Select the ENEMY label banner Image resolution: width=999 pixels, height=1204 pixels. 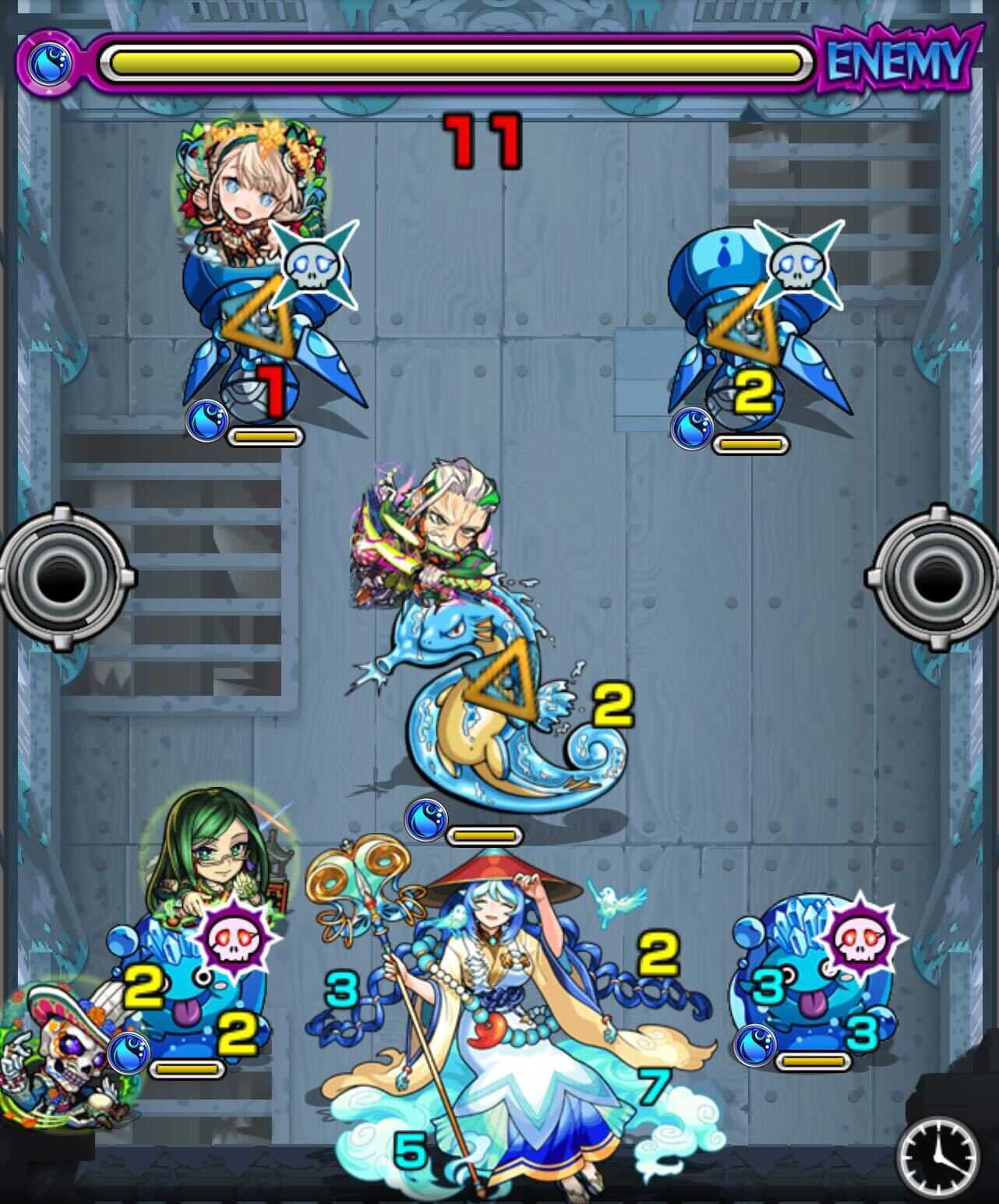click(895, 58)
